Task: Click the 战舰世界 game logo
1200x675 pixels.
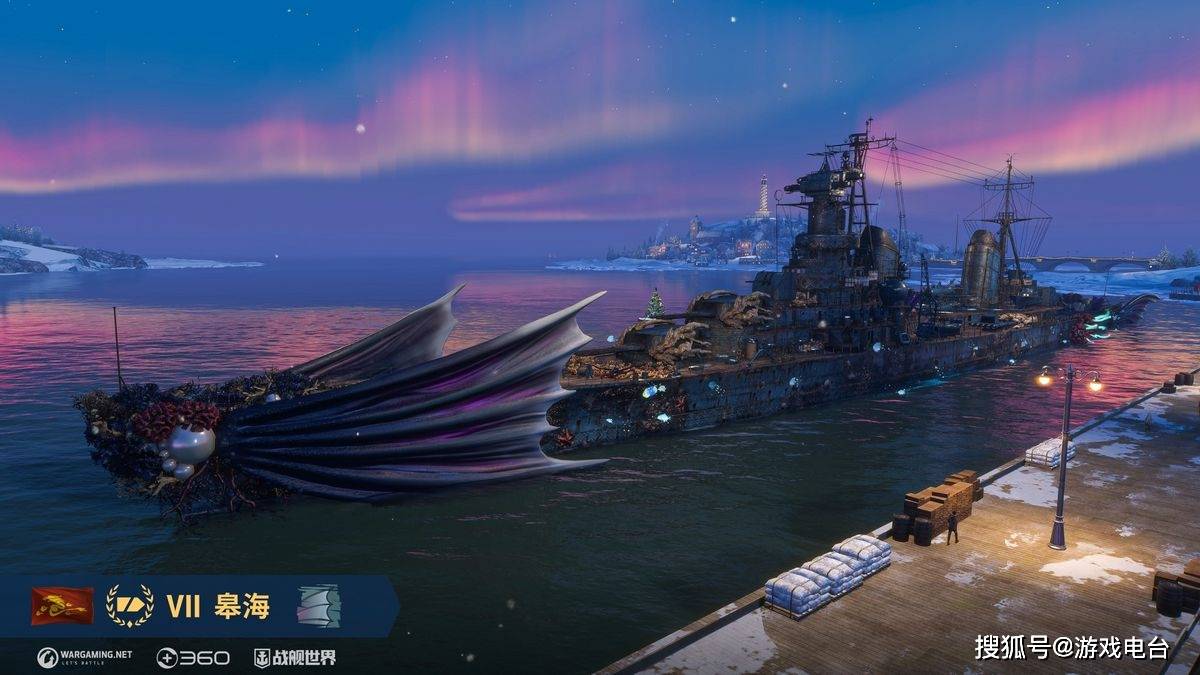Action: (294, 657)
